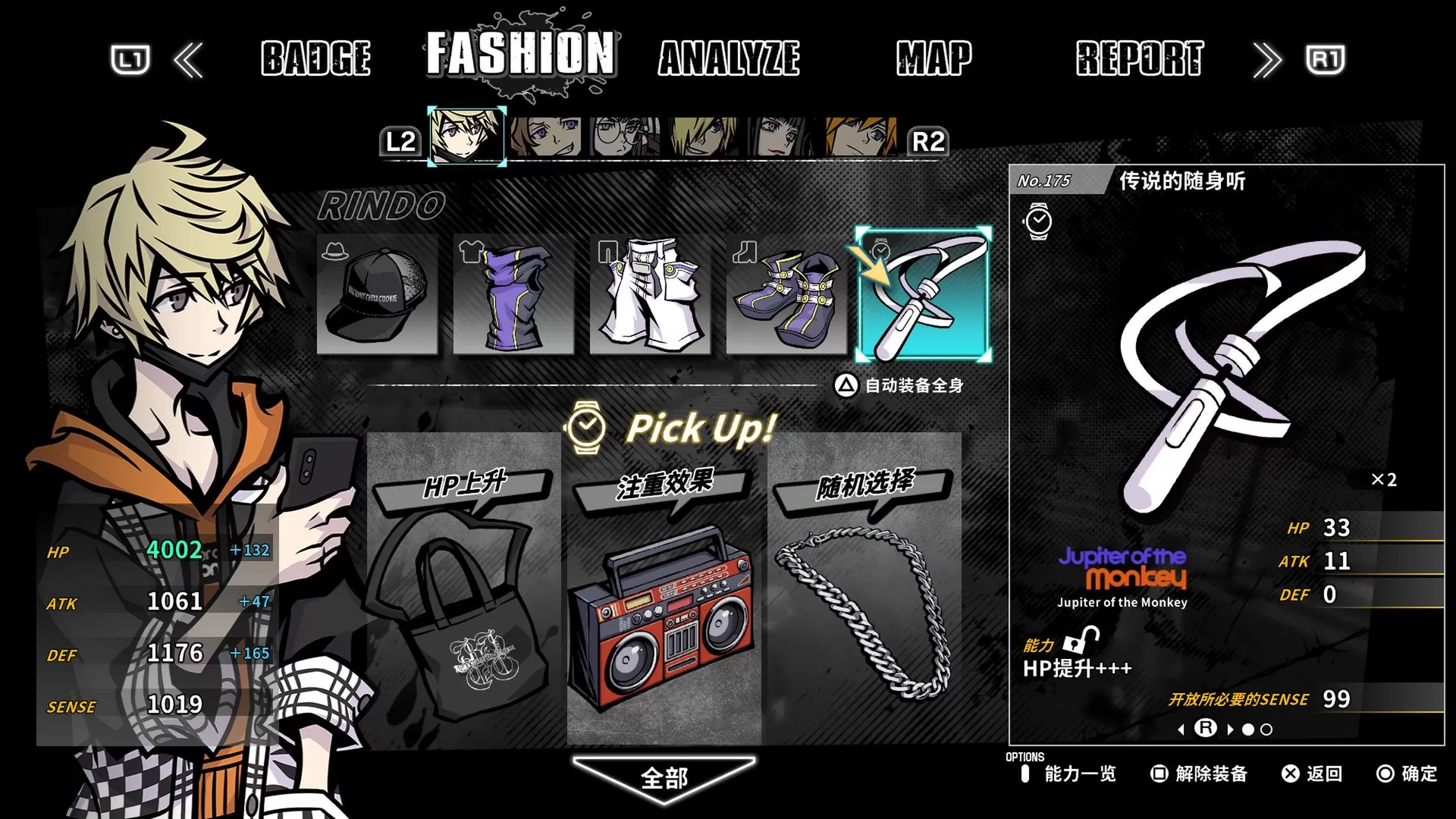
Task: Switch to the ANALYZE tab
Action: click(730, 59)
